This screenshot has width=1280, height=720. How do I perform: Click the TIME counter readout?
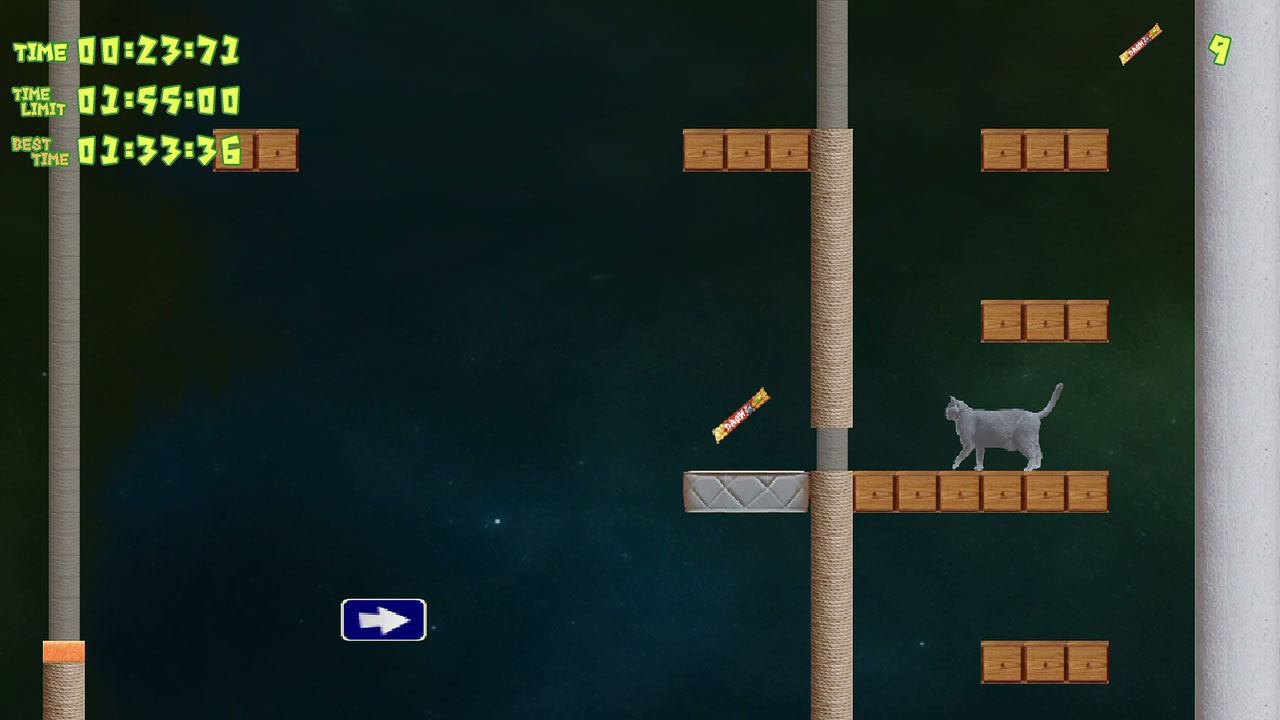(160, 47)
